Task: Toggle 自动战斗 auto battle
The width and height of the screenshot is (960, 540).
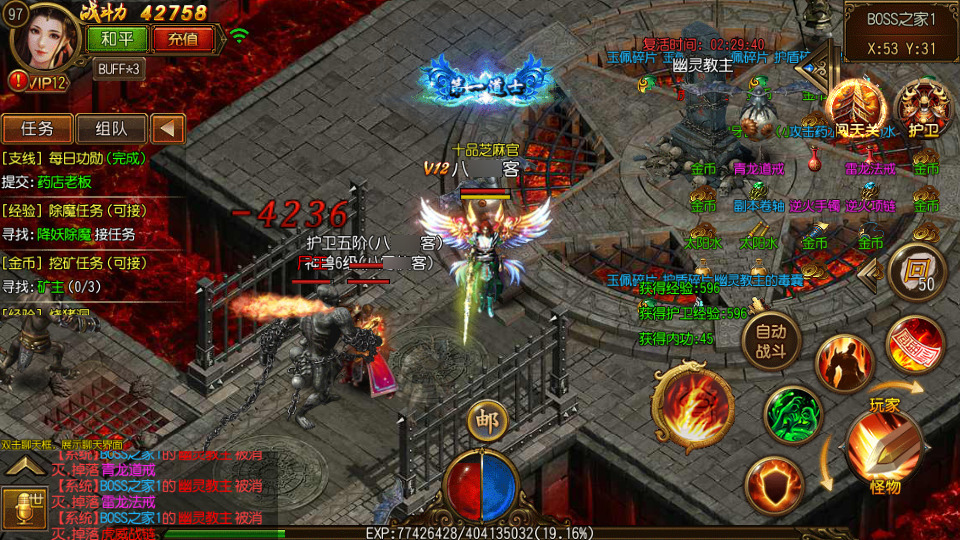Action: click(x=771, y=340)
